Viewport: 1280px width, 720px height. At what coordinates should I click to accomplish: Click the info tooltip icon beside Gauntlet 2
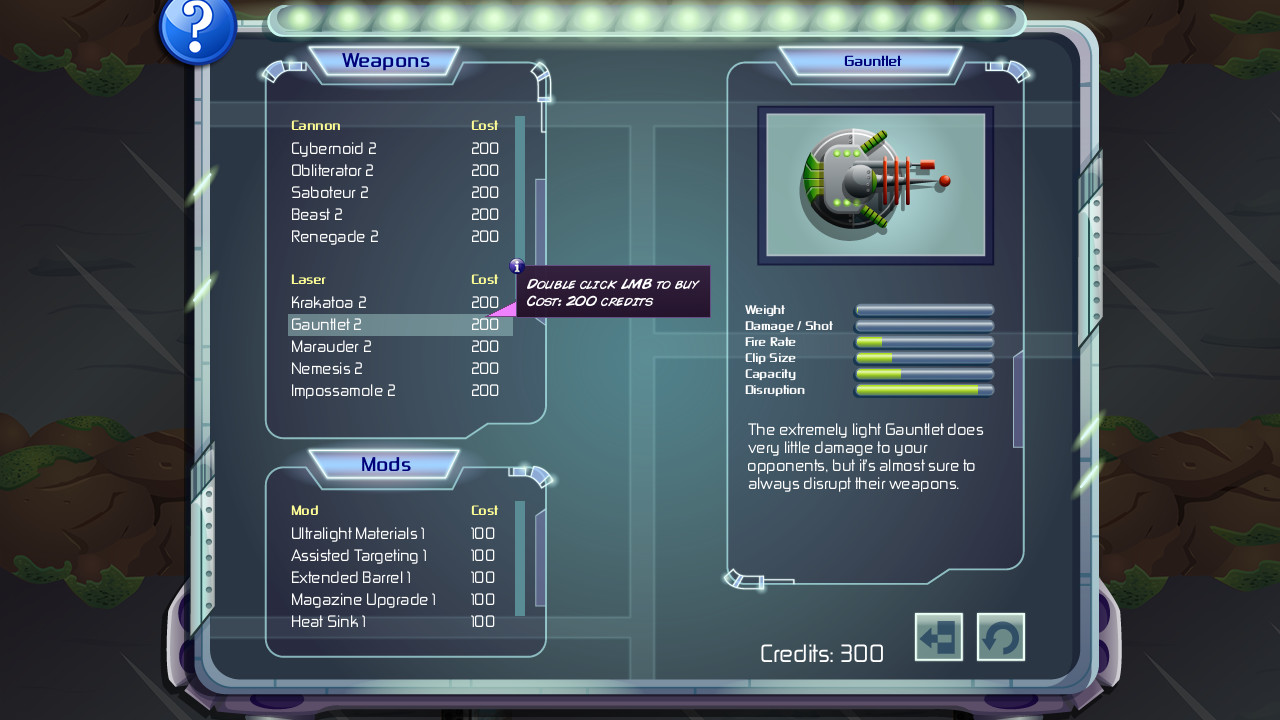coord(517,267)
